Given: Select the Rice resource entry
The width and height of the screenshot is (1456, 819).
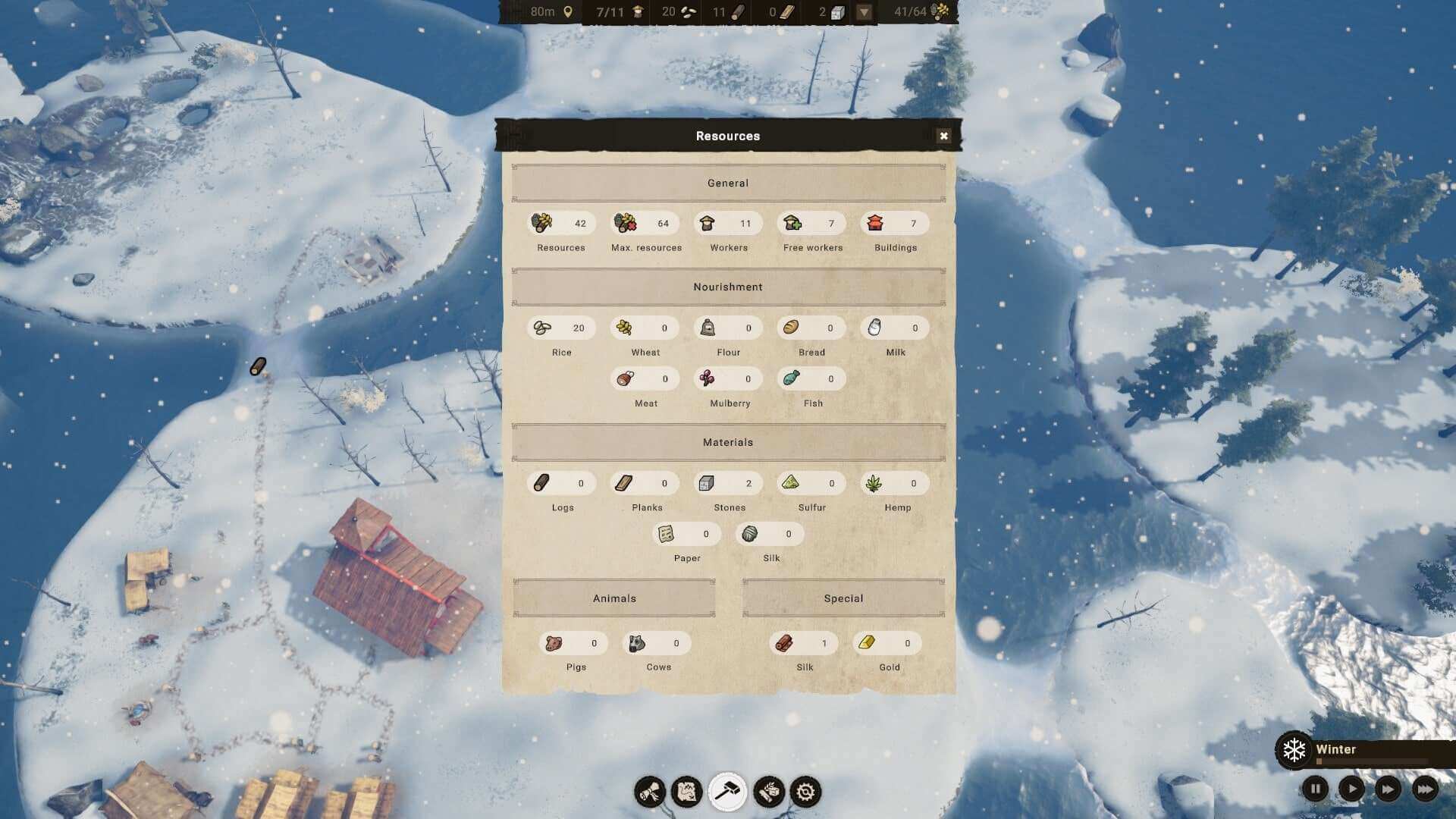Looking at the screenshot, I should [x=561, y=328].
